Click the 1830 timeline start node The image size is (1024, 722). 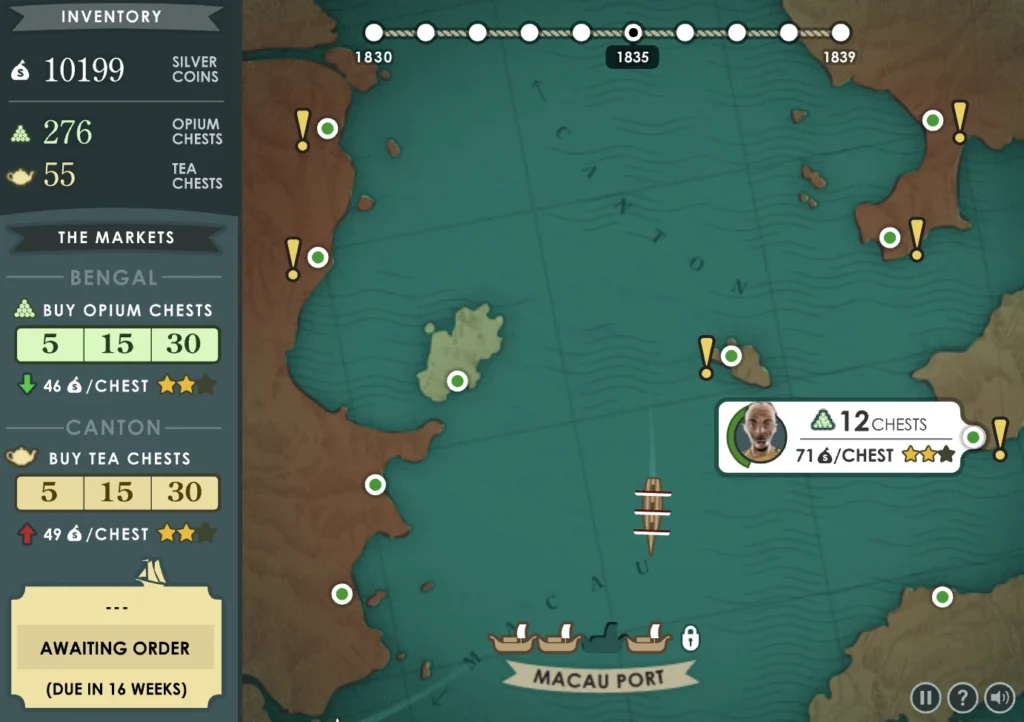(x=374, y=33)
